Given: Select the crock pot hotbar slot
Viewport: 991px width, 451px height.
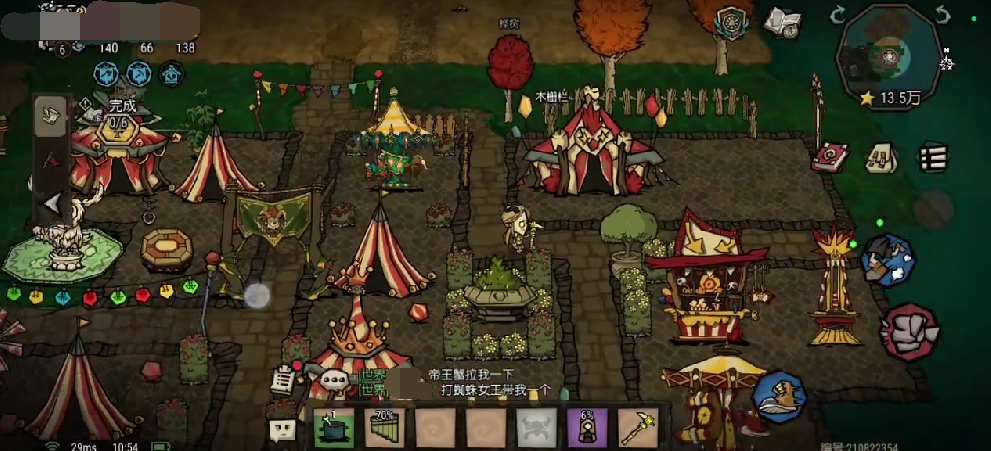Looking at the screenshot, I should pyautogui.click(x=335, y=430).
